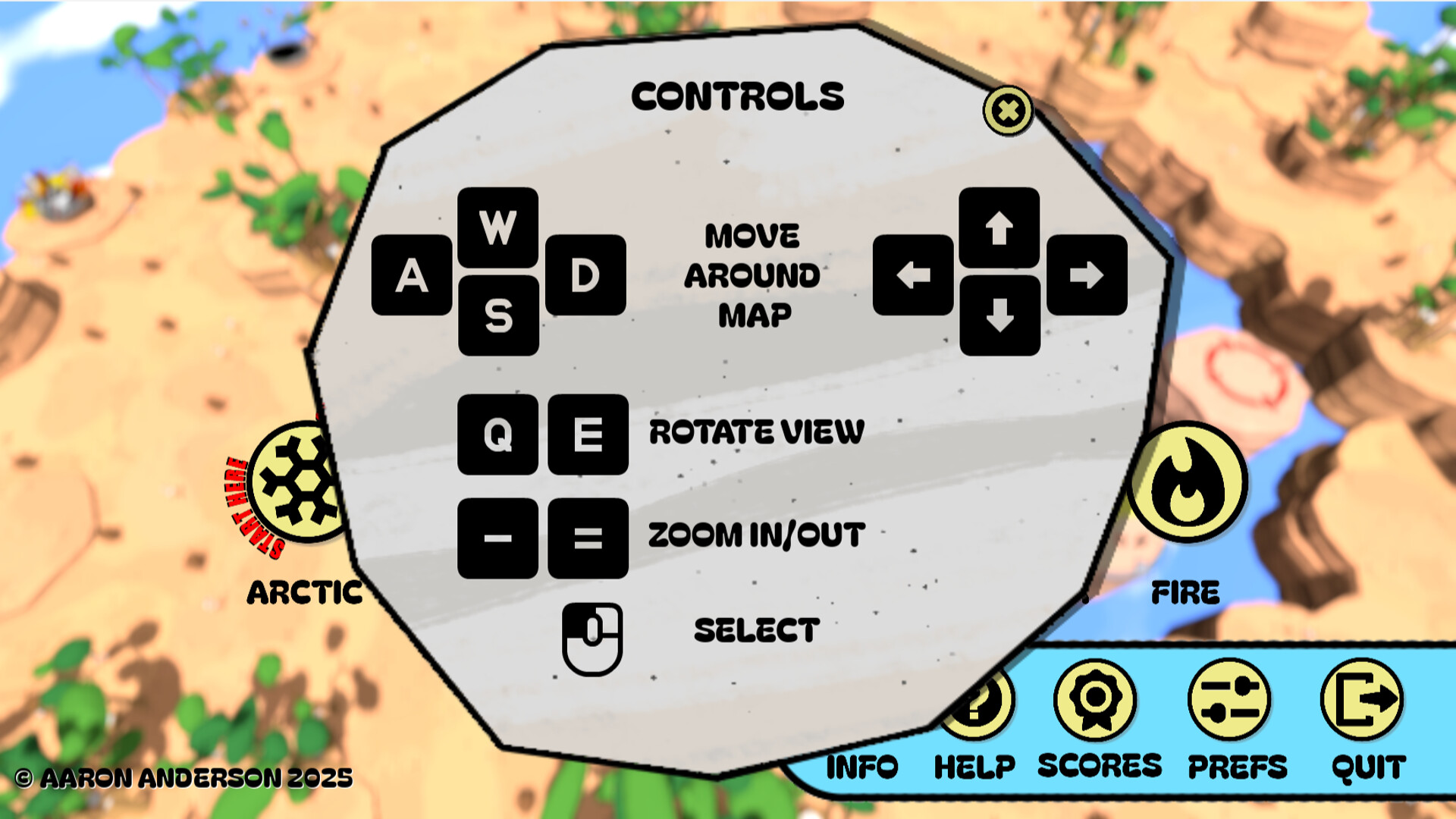This screenshot has height=819, width=1456.
Task: Click the E rotate view key
Action: [588, 434]
